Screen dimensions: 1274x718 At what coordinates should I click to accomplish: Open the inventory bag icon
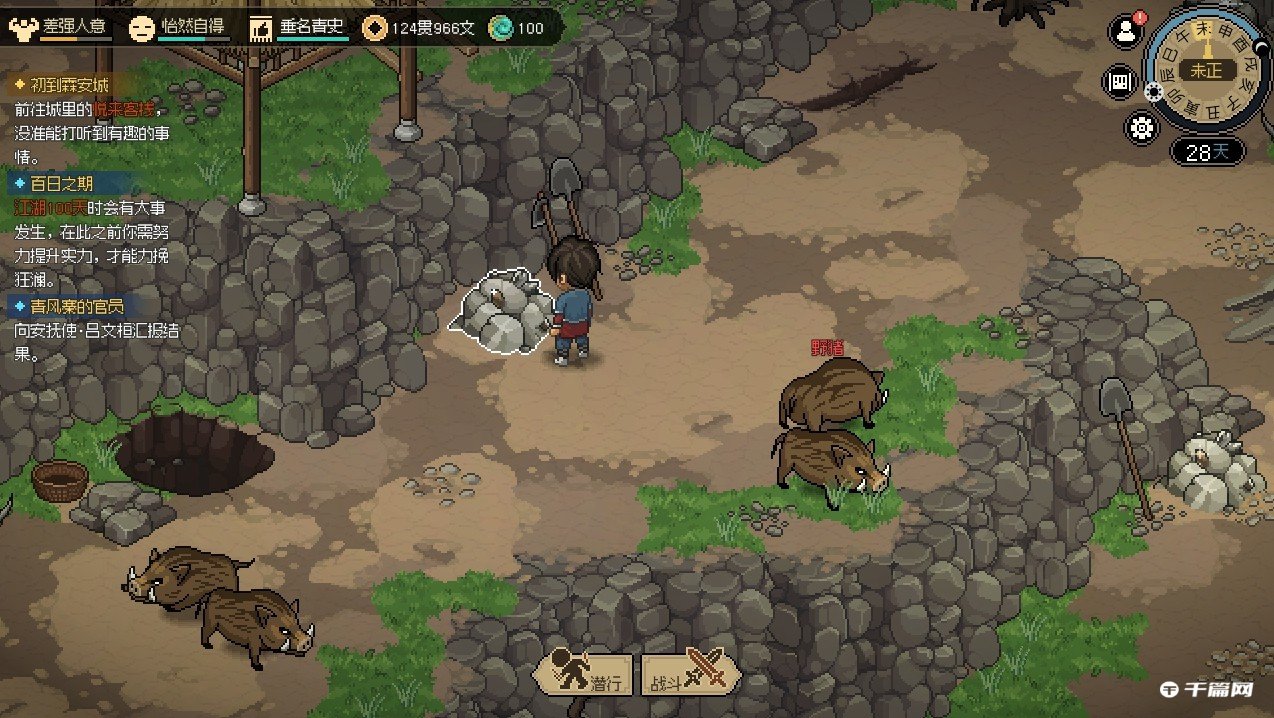pyautogui.click(x=1119, y=82)
